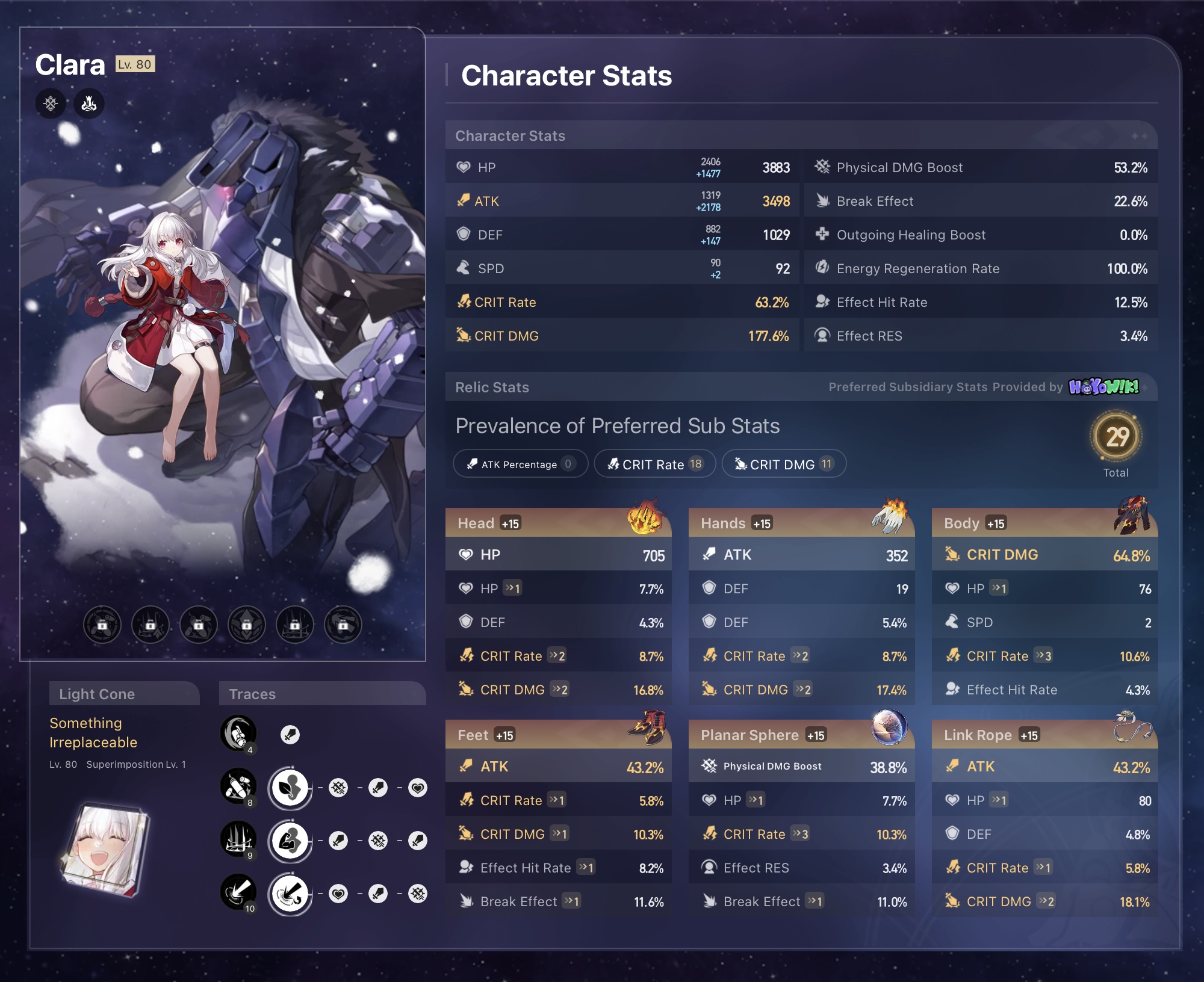Screen dimensions: 1204x982
Task: Click the Destruction path icon beside the element
Action: (x=88, y=103)
